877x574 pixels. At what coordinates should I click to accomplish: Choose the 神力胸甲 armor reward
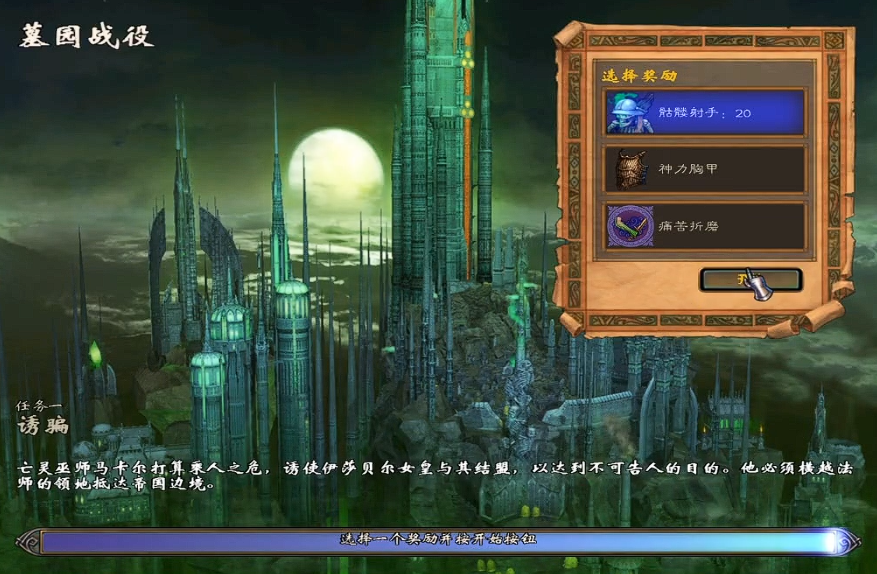705,169
